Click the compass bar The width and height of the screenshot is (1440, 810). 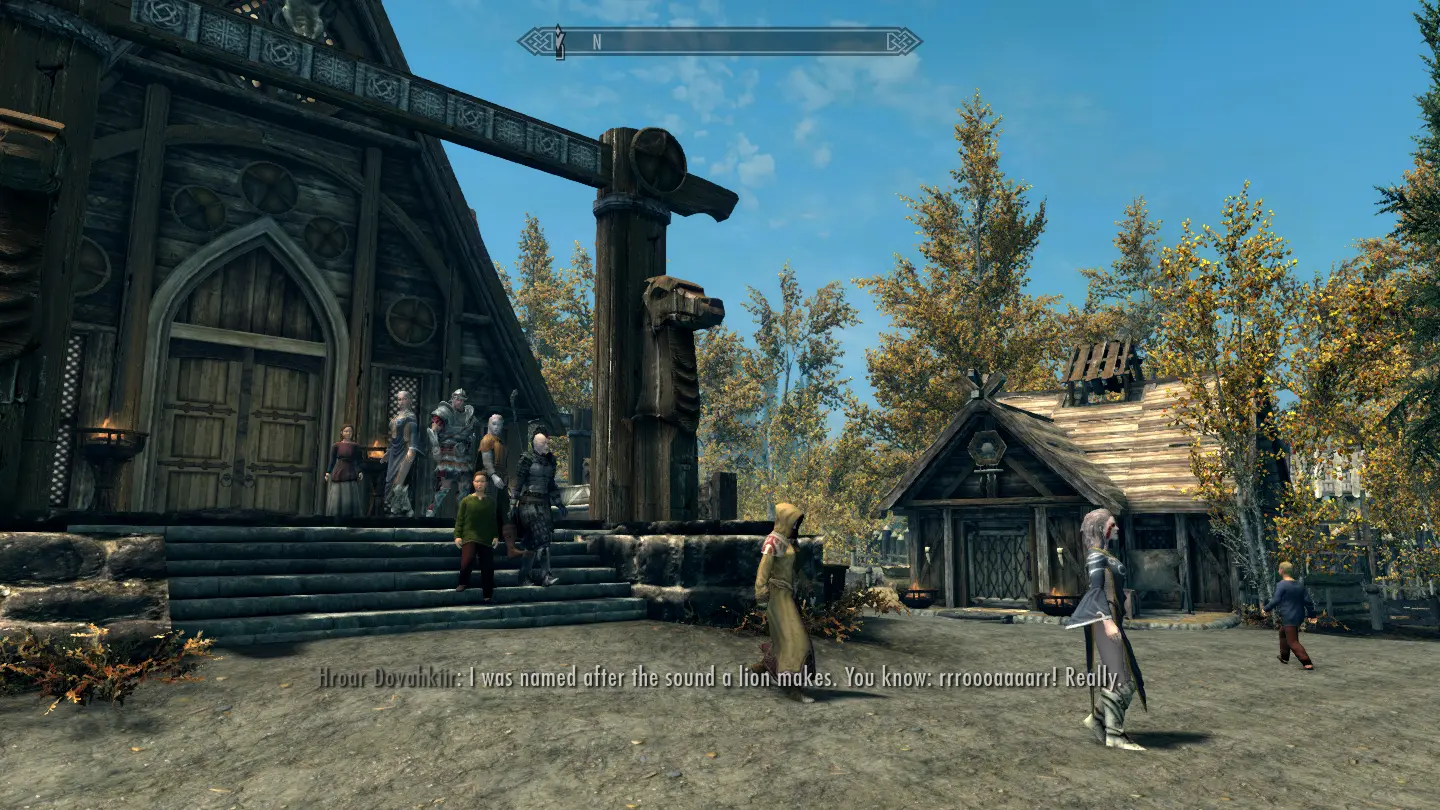719,42
